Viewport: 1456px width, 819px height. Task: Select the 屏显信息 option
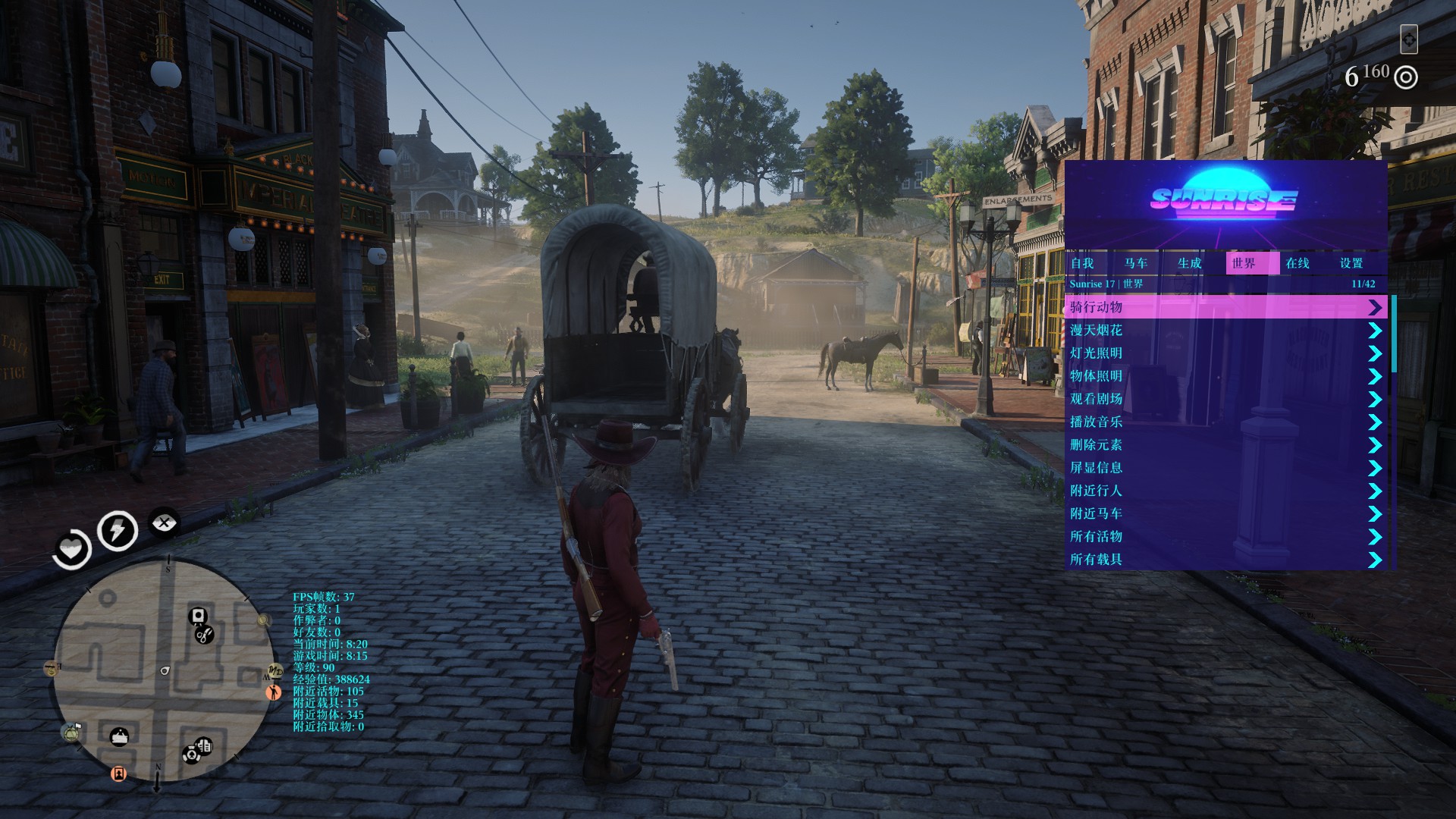pos(1225,467)
